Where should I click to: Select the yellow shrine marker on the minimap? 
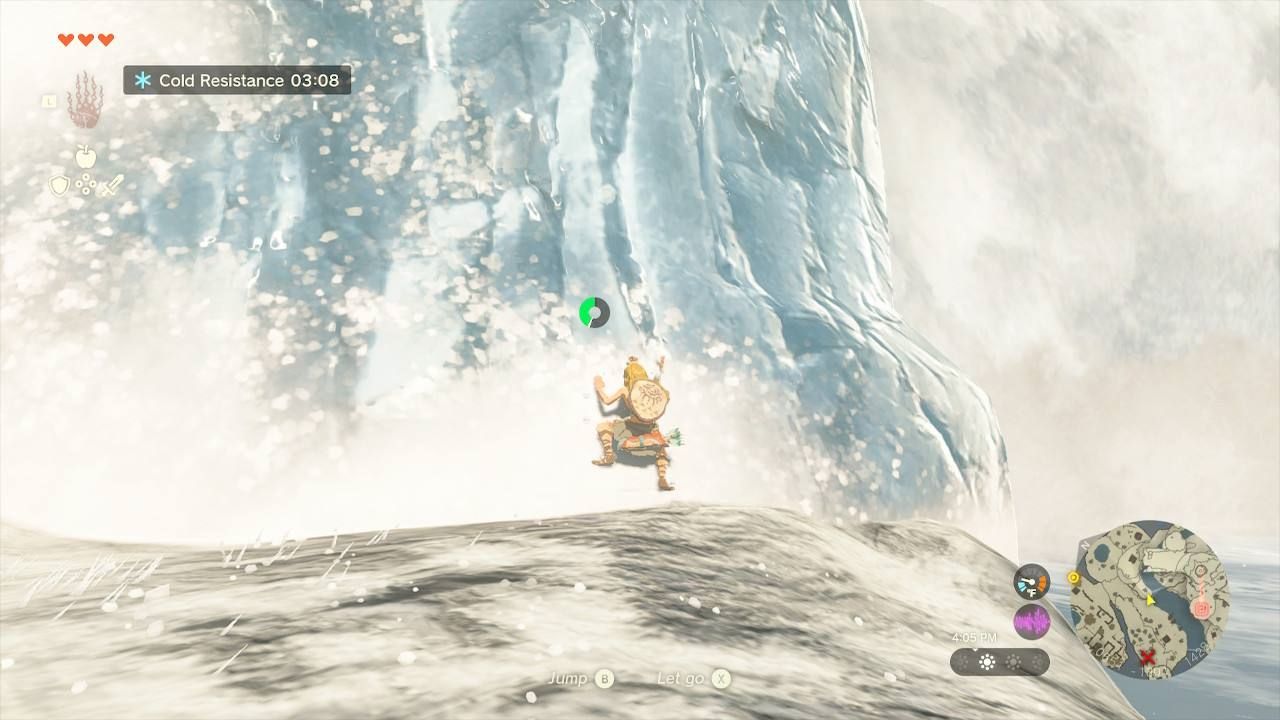[1073, 577]
